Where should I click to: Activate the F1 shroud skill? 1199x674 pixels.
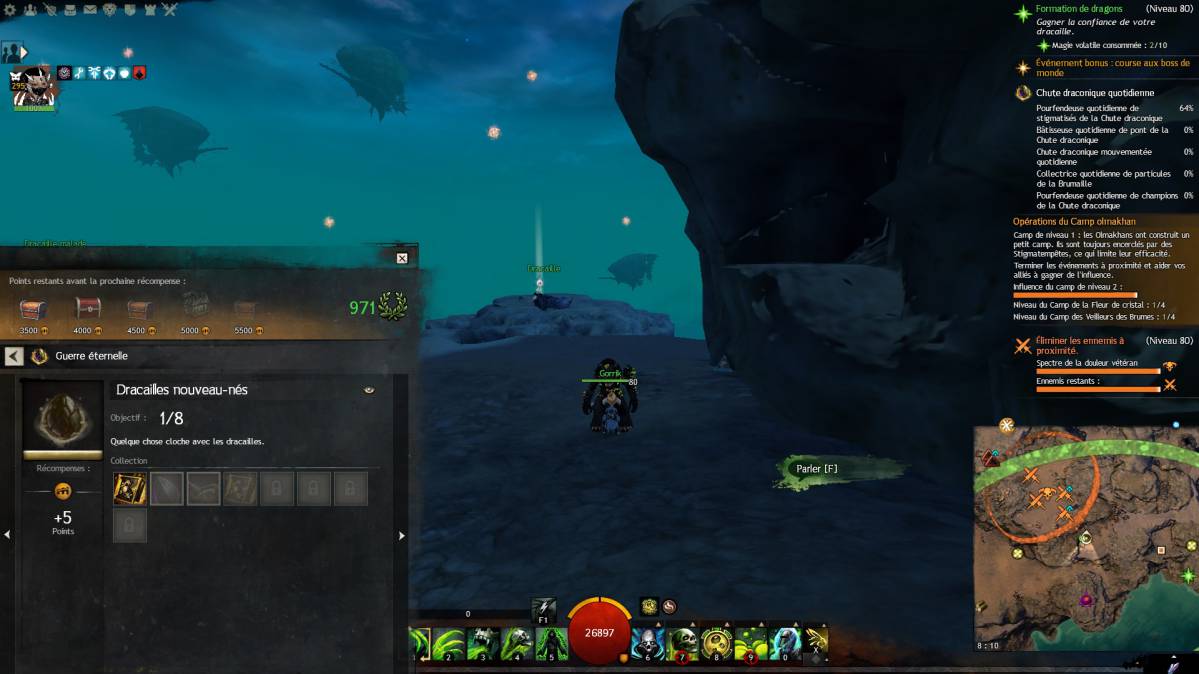click(x=544, y=608)
